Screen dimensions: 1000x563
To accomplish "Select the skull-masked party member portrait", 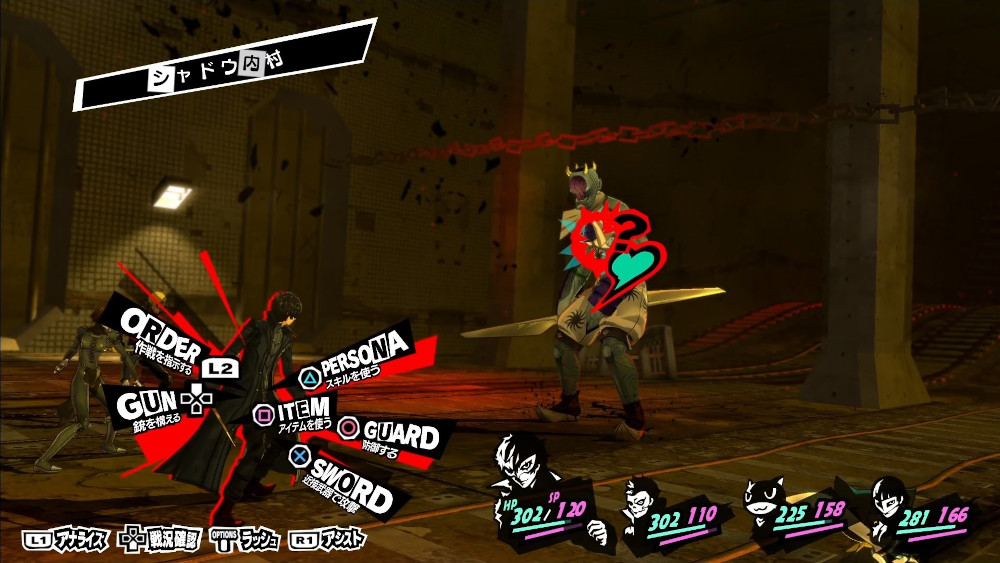I will [639, 500].
